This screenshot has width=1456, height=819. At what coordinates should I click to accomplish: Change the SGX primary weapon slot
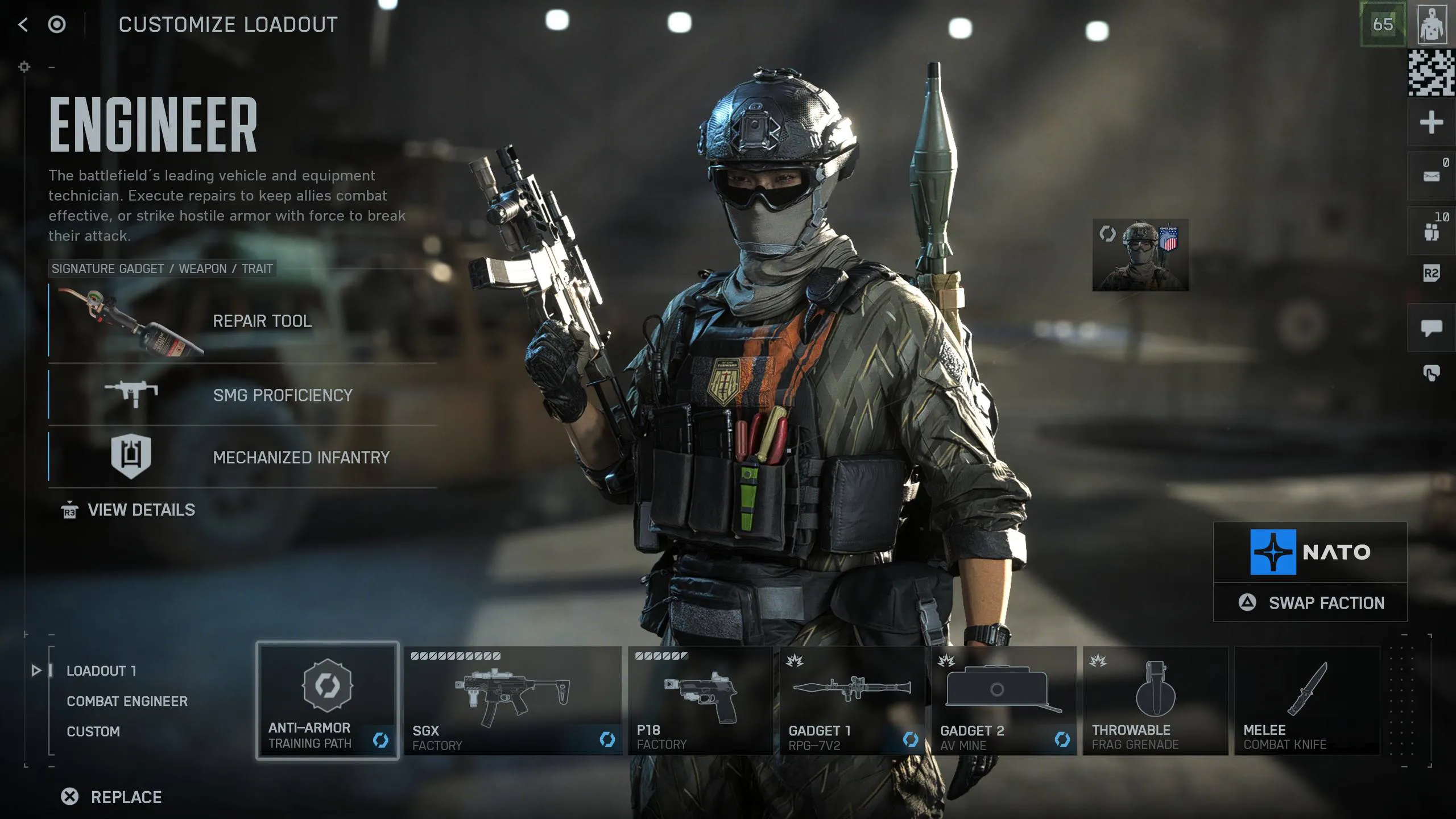[512, 701]
